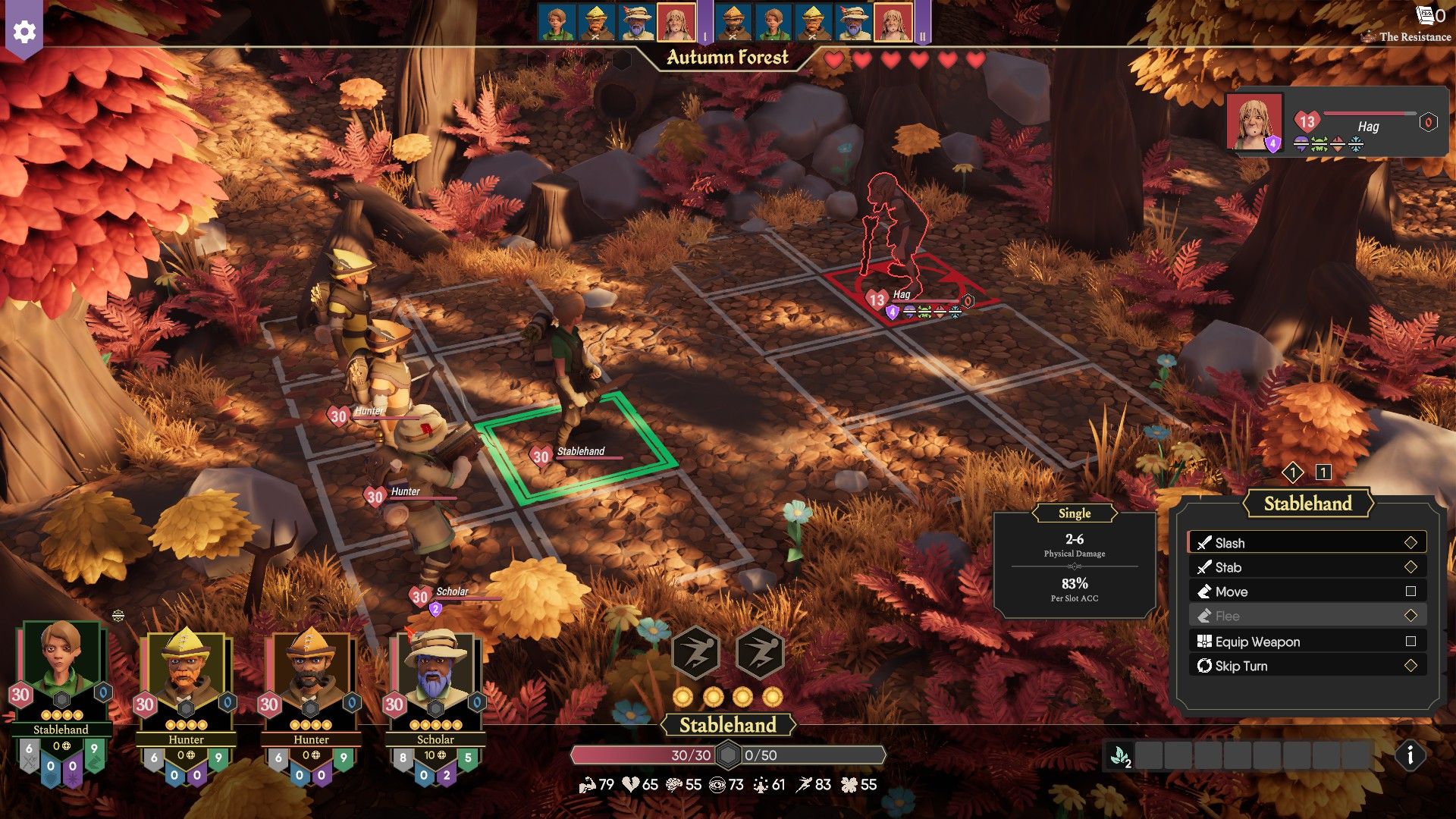The width and height of the screenshot is (1456, 819).
Task: Open the settings gear in top-left corner
Action: 25,32
